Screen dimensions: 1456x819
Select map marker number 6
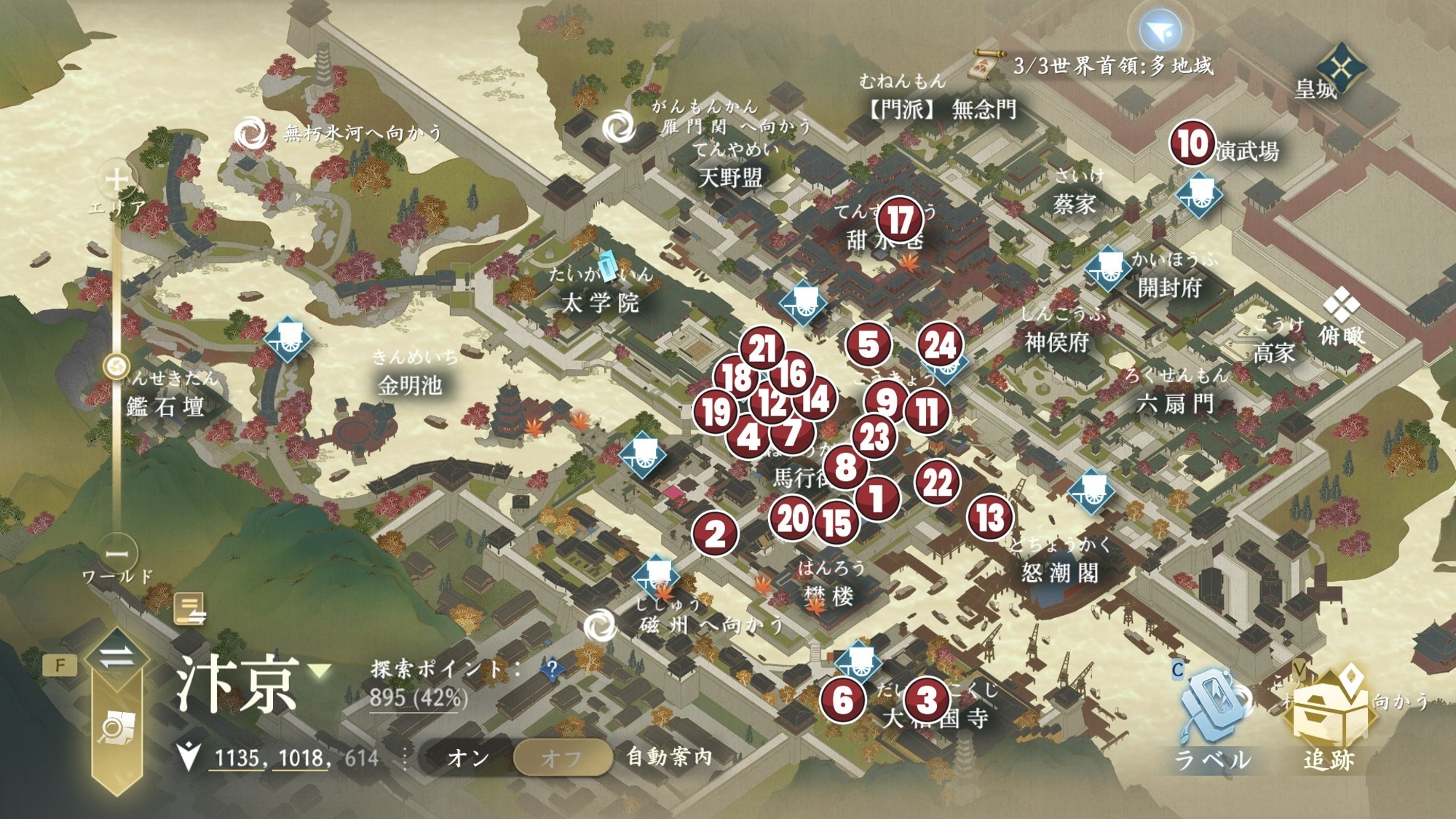click(x=842, y=700)
